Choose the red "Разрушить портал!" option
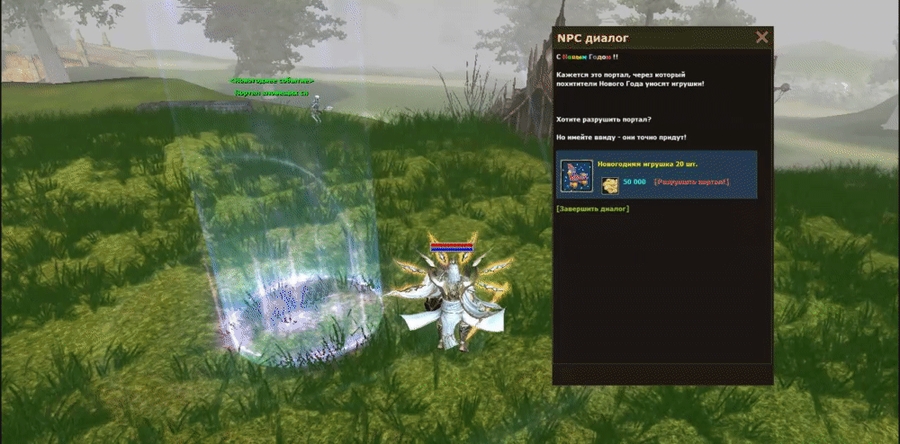 point(692,183)
